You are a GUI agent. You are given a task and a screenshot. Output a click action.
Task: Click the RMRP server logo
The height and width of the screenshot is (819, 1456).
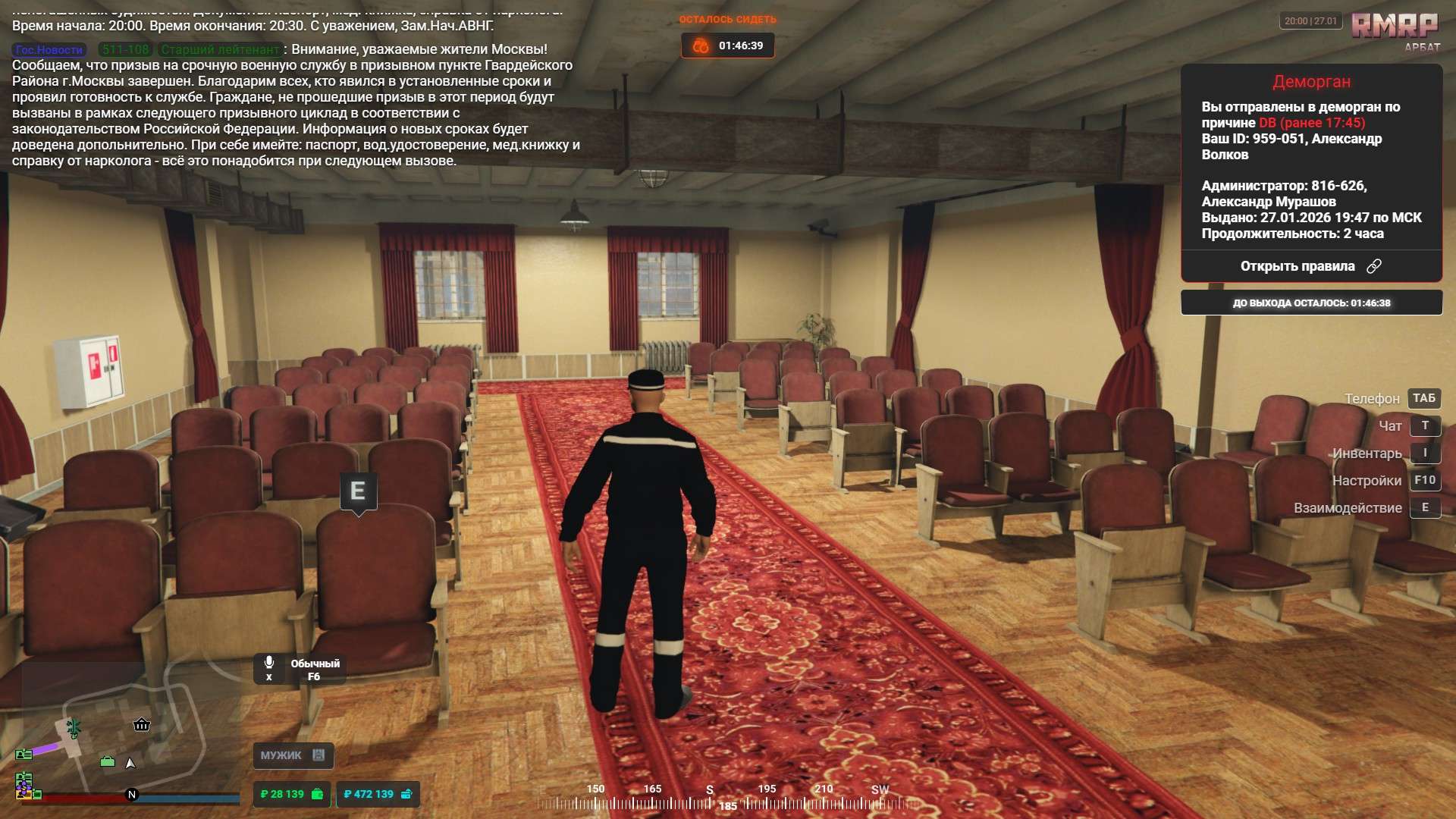click(1394, 26)
